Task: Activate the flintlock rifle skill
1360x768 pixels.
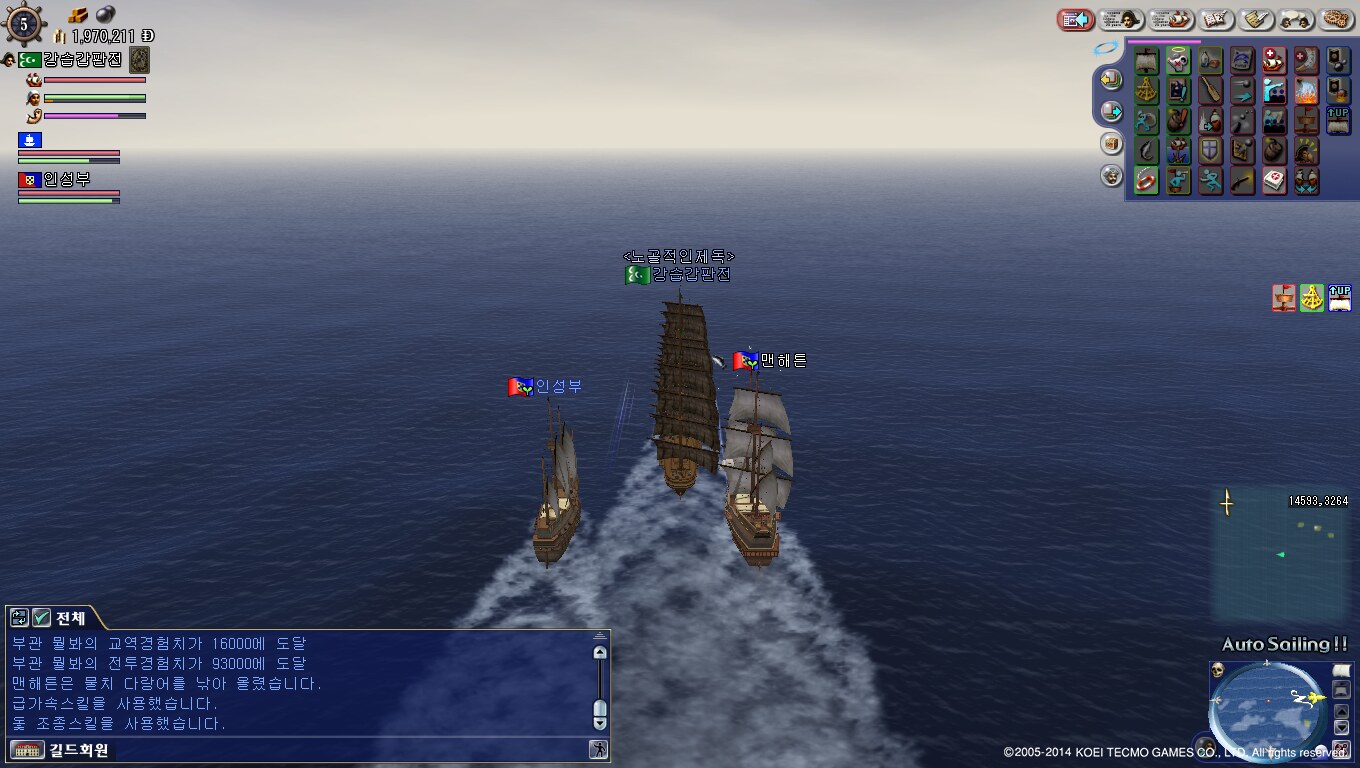Action: (x=1242, y=181)
